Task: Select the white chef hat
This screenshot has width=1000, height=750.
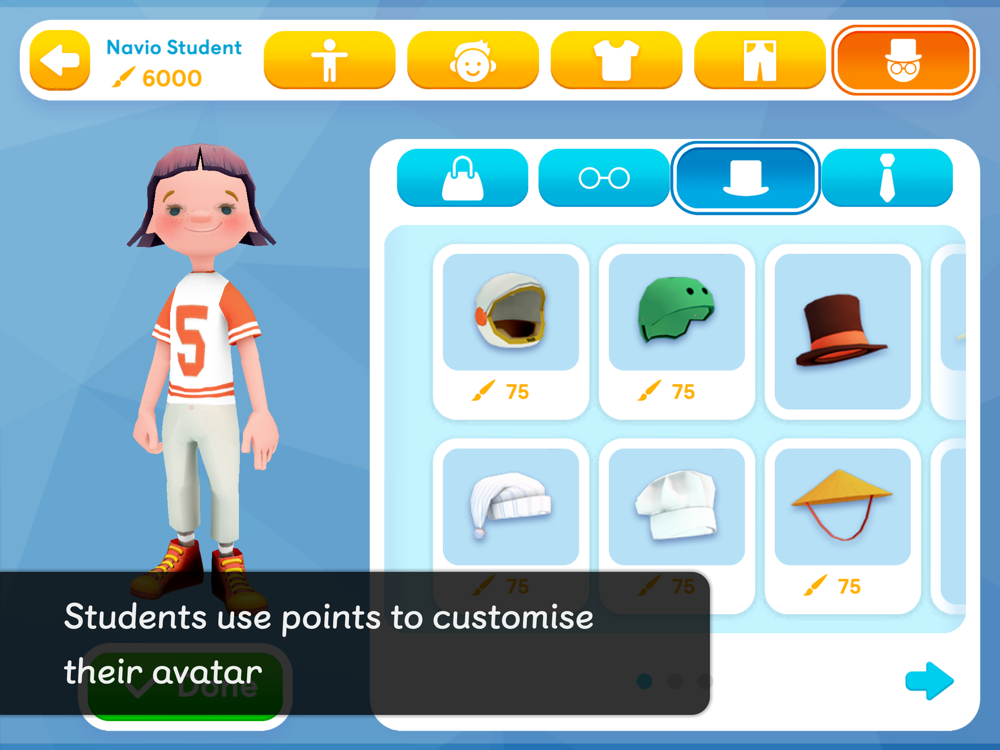Action: pos(677,505)
